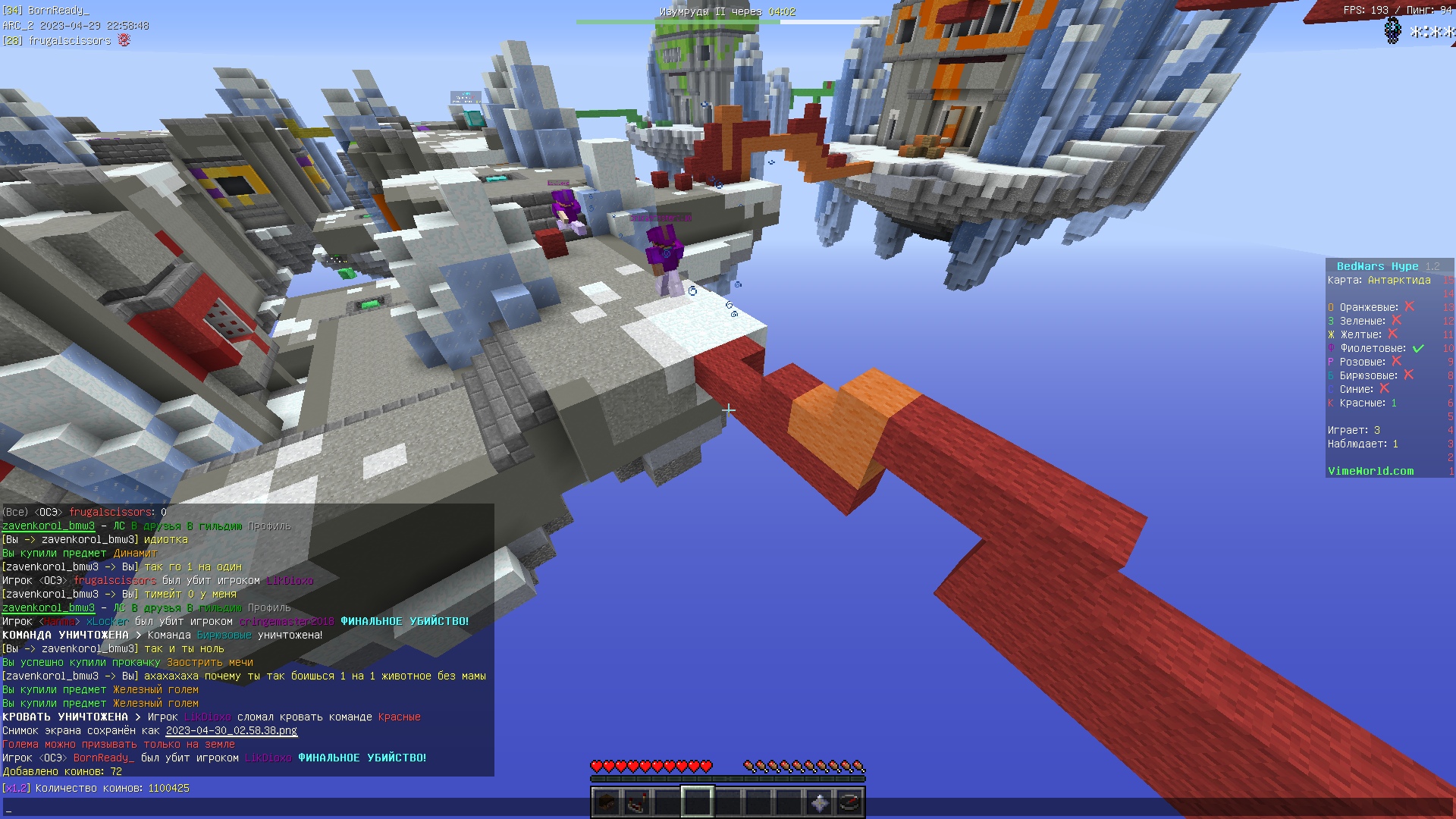Select the redstone comparator hotbar slot
The width and height of the screenshot is (1456, 819).
637,802
